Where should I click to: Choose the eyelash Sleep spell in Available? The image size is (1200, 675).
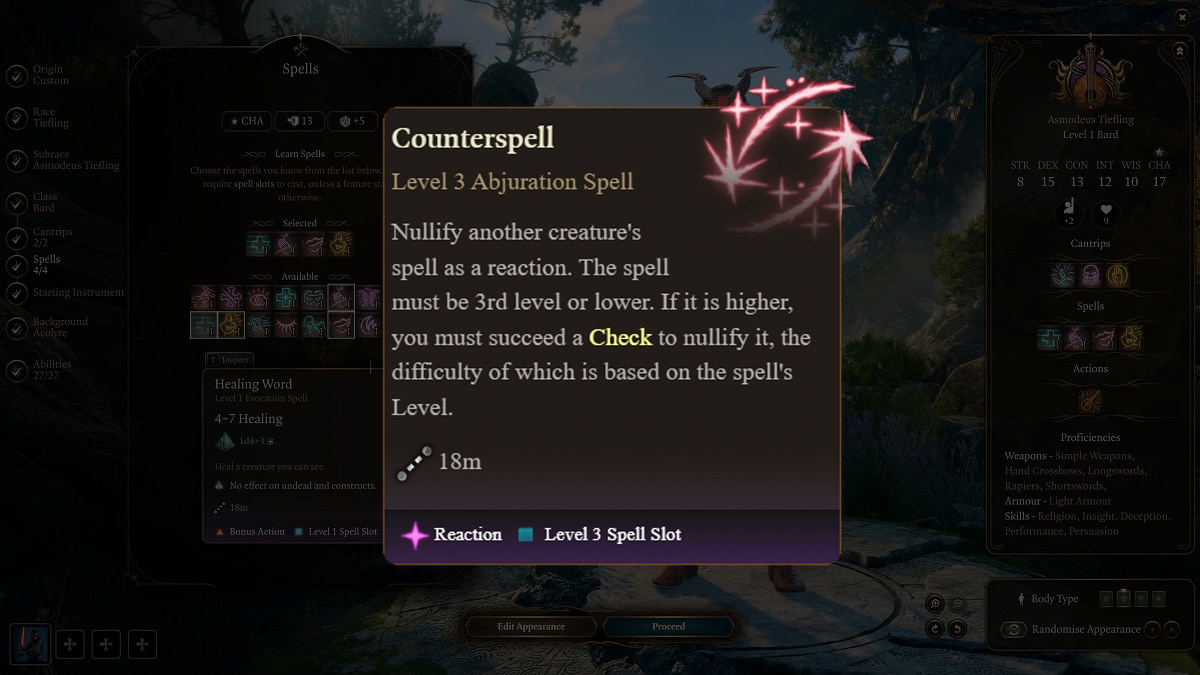[285, 325]
